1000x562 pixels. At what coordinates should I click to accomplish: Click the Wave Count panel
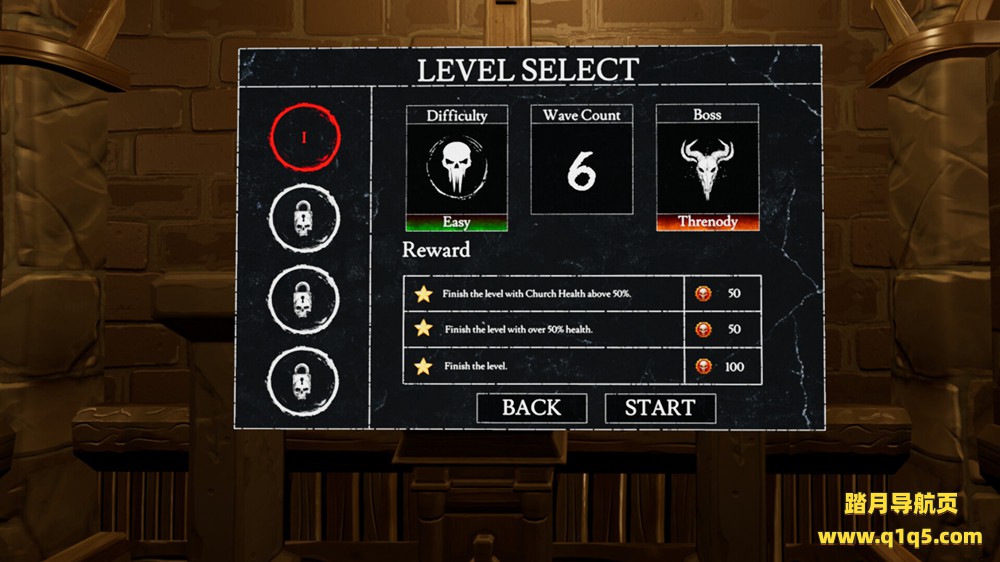point(581,160)
